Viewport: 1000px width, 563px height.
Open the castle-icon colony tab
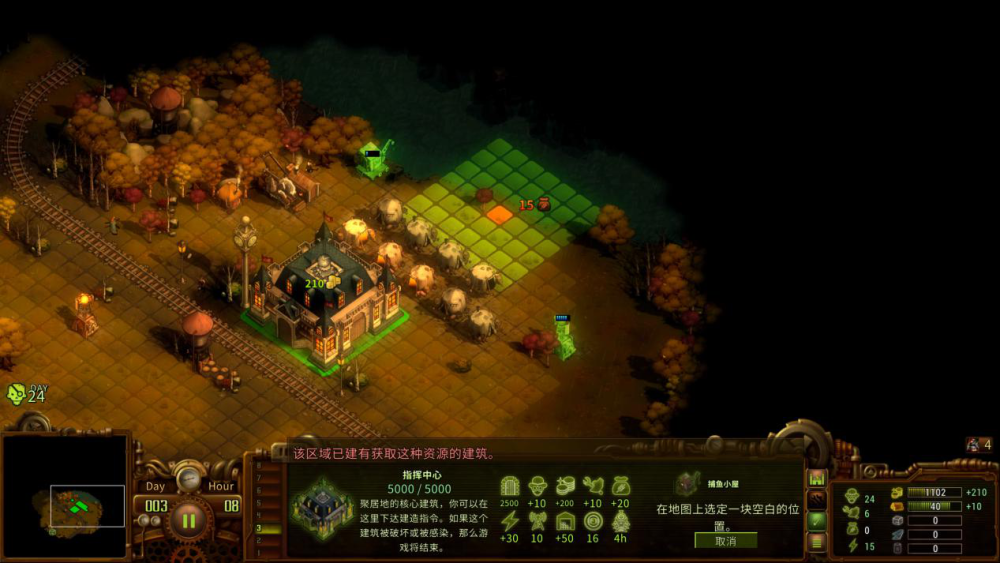(x=817, y=478)
